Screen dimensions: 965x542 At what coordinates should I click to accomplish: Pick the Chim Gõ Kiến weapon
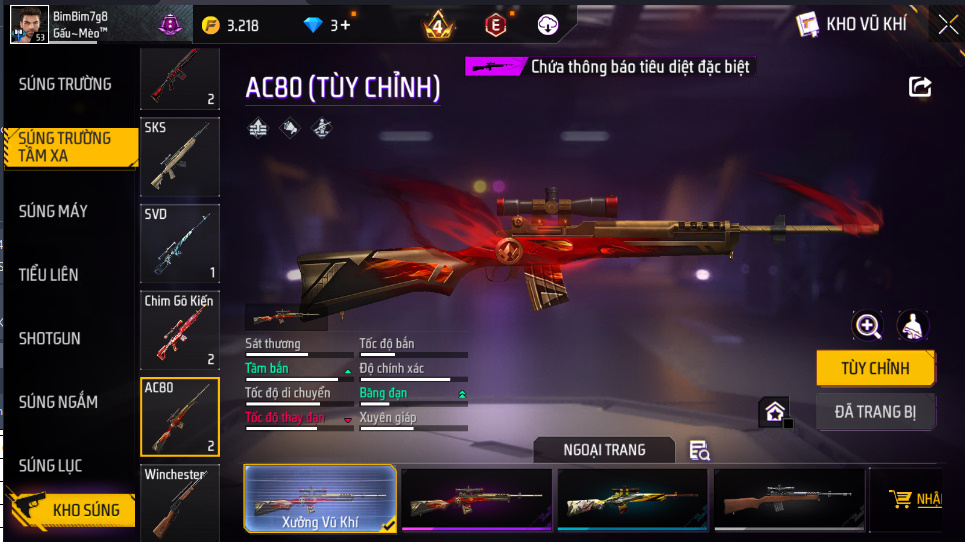(x=180, y=330)
